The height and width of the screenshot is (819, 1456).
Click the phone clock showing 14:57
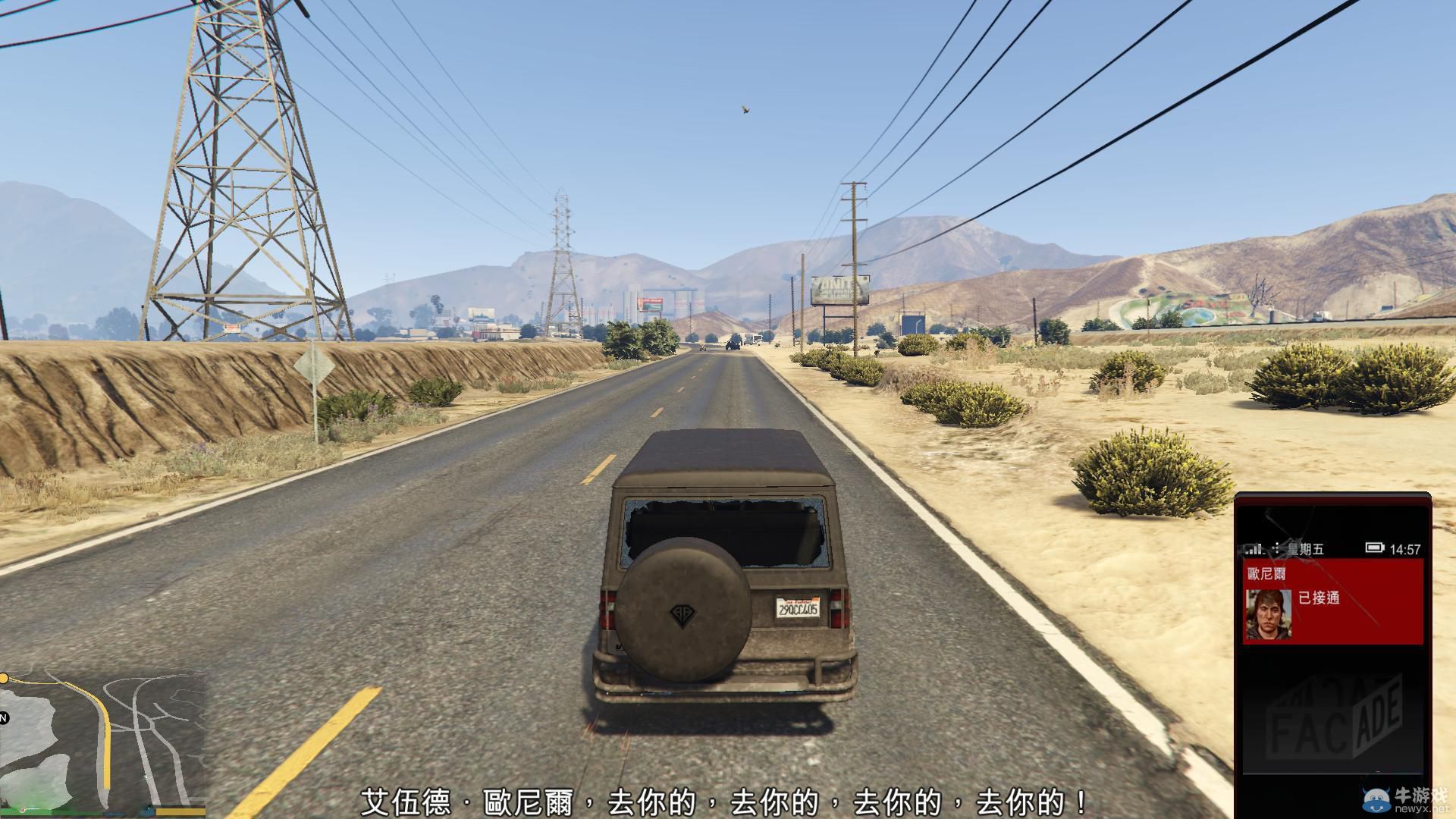coord(1405,548)
